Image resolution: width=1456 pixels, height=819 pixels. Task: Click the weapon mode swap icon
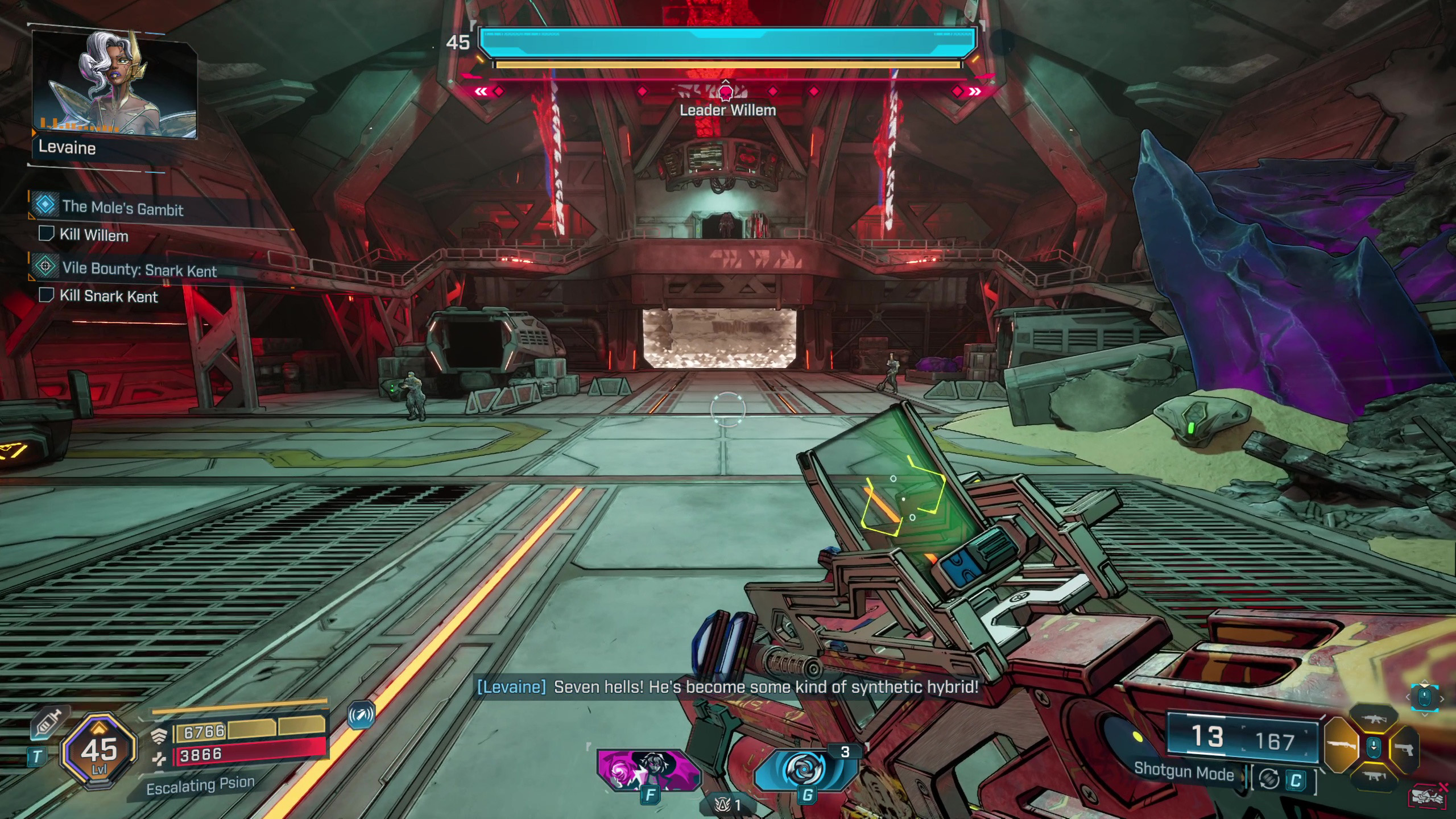1269,779
